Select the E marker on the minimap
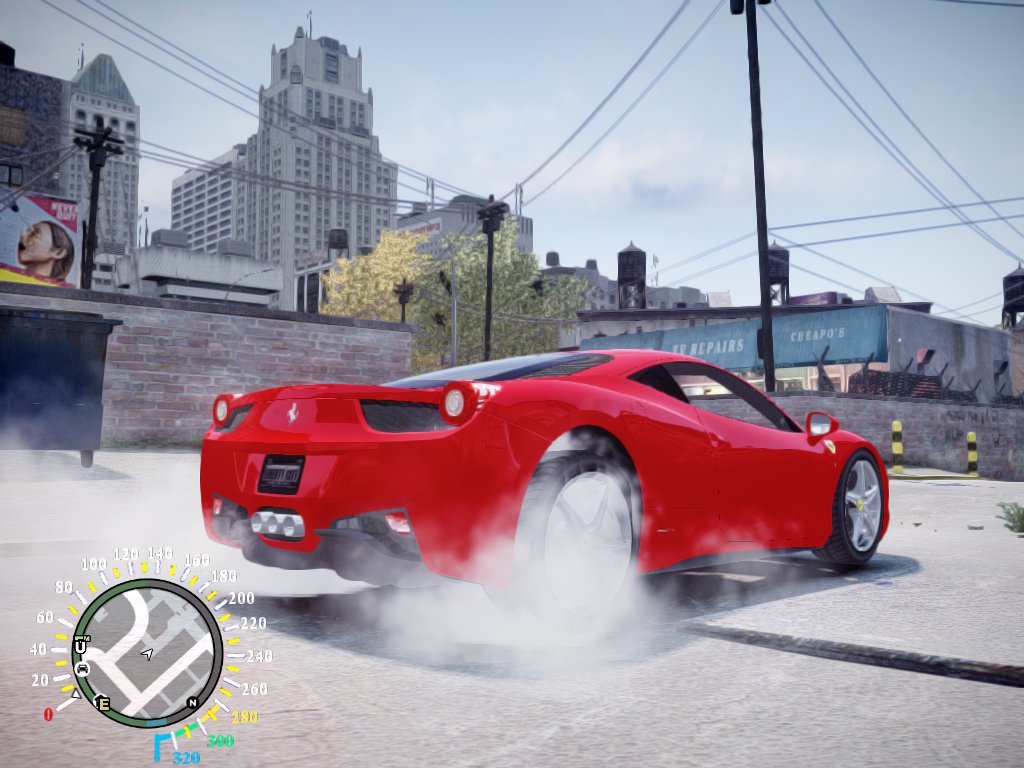1024x768 pixels. (x=102, y=703)
